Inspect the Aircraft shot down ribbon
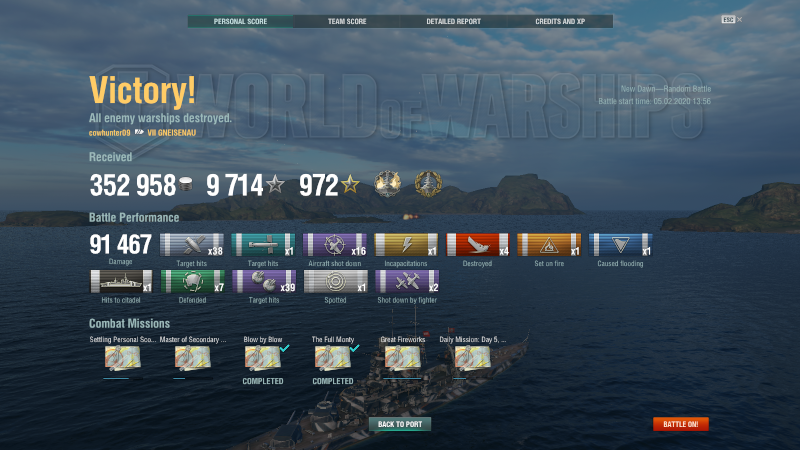 (334, 245)
